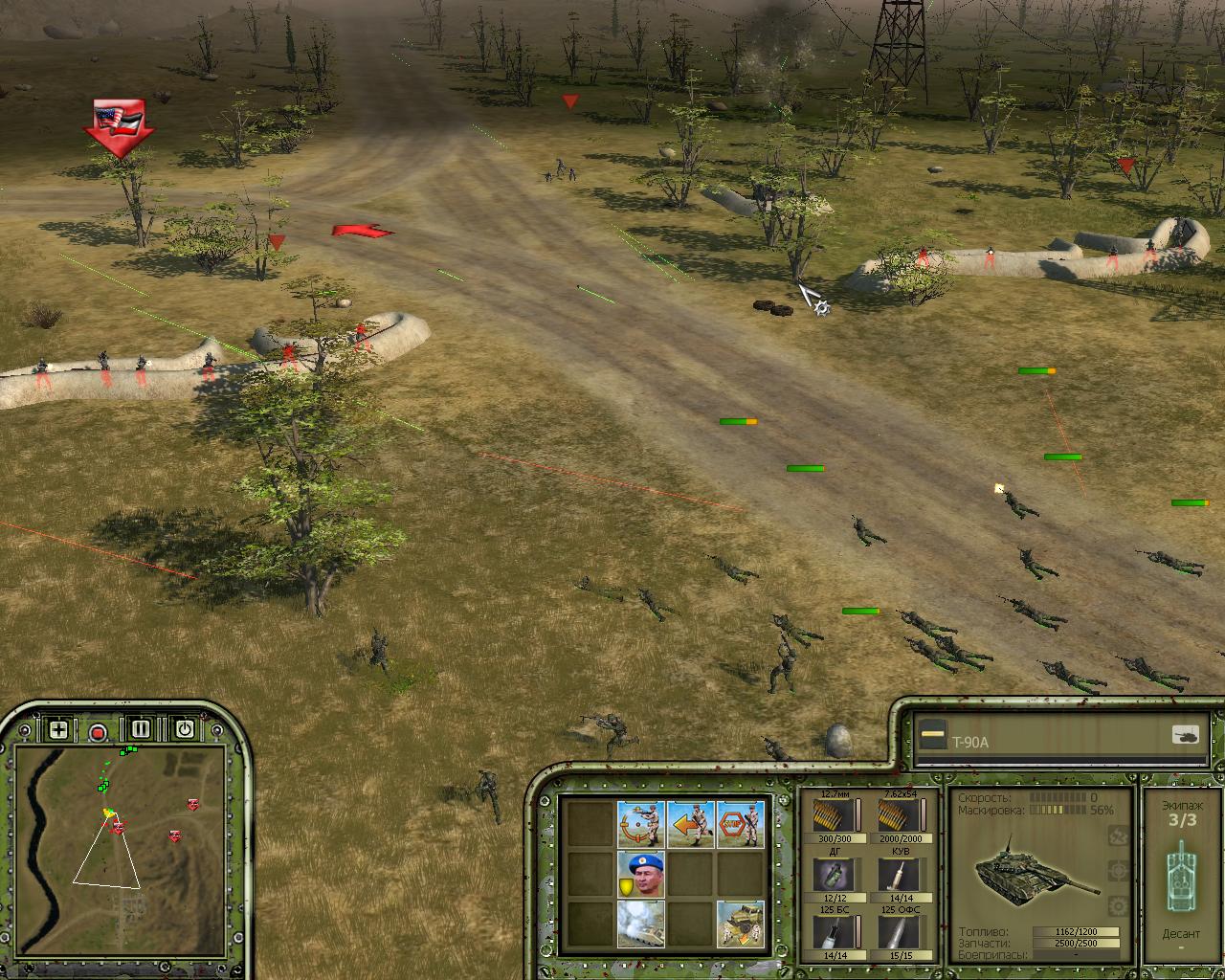Activate the smoke screen ability
The height and width of the screenshot is (980, 1225).
pyautogui.click(x=641, y=924)
